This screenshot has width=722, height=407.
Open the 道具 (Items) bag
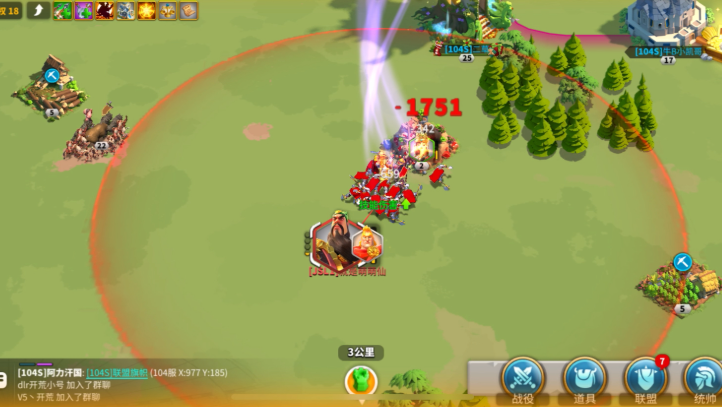[585, 378]
